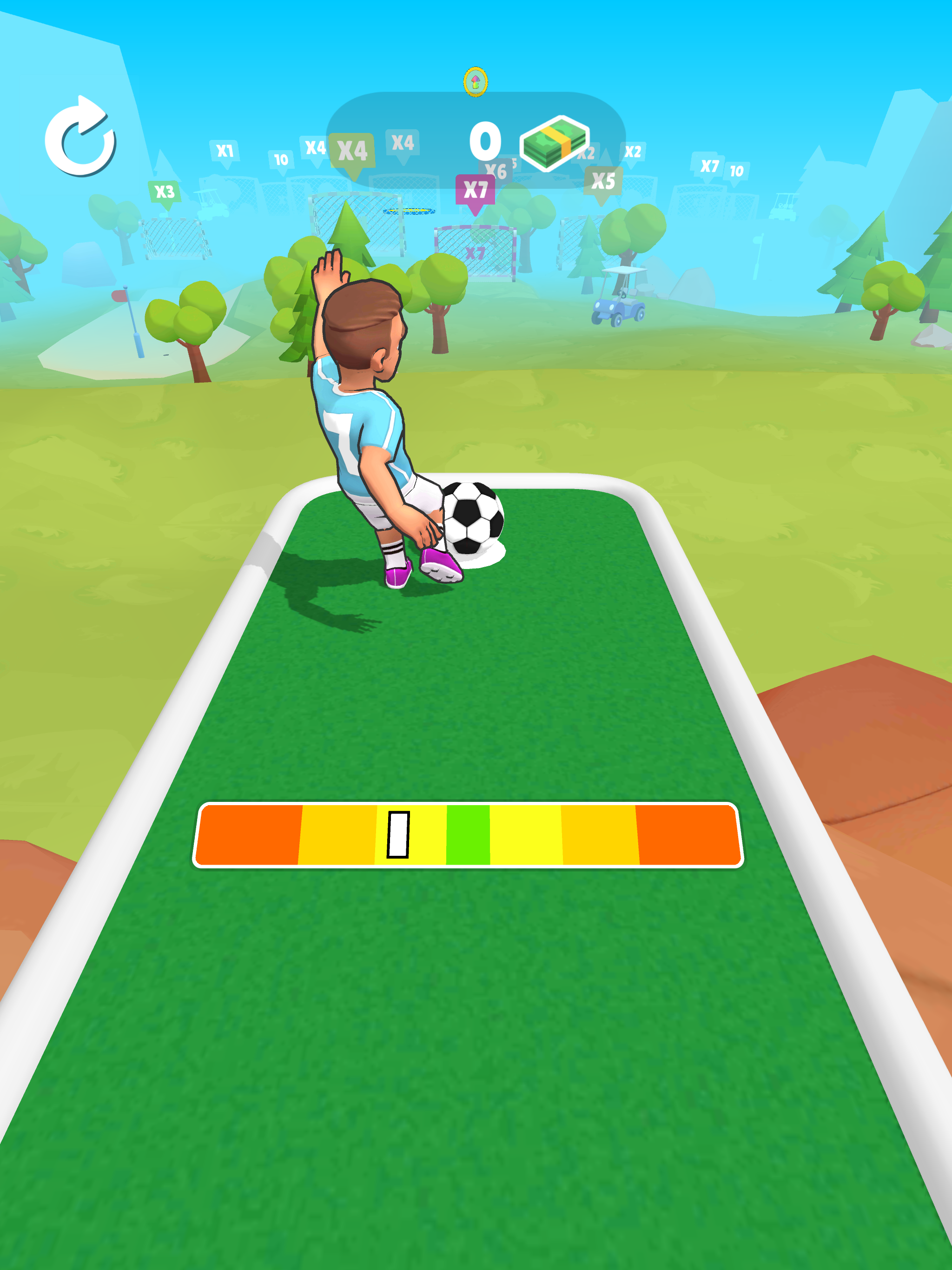
Task: Tap the X3 multiplier marker on the left
Action: click(165, 190)
